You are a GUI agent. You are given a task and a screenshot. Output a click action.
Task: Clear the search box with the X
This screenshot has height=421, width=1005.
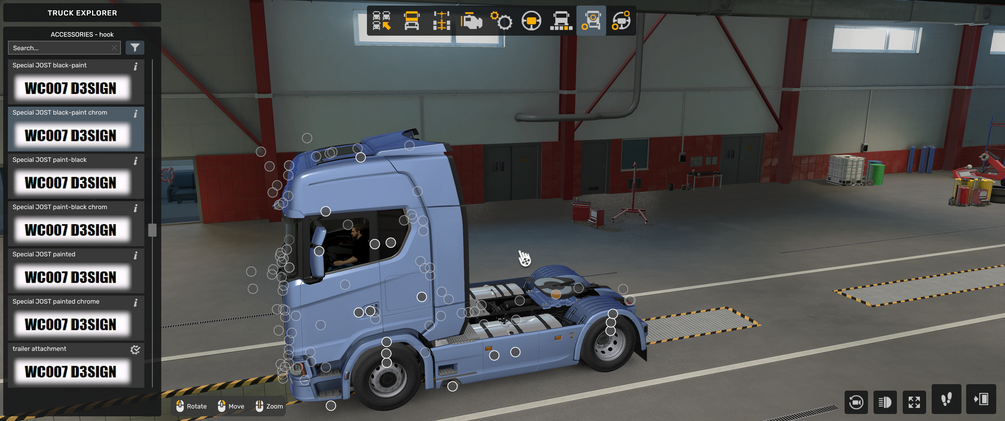(x=115, y=48)
